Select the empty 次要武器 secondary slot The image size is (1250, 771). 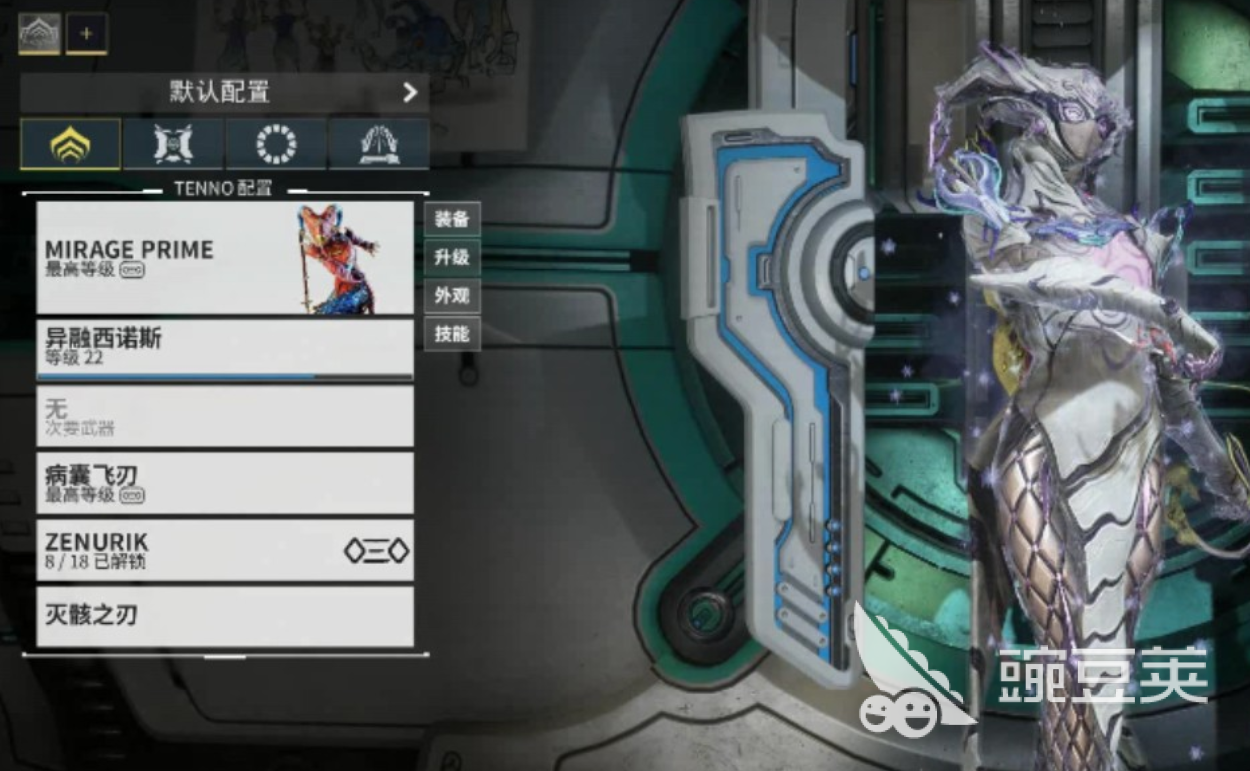click(225, 416)
